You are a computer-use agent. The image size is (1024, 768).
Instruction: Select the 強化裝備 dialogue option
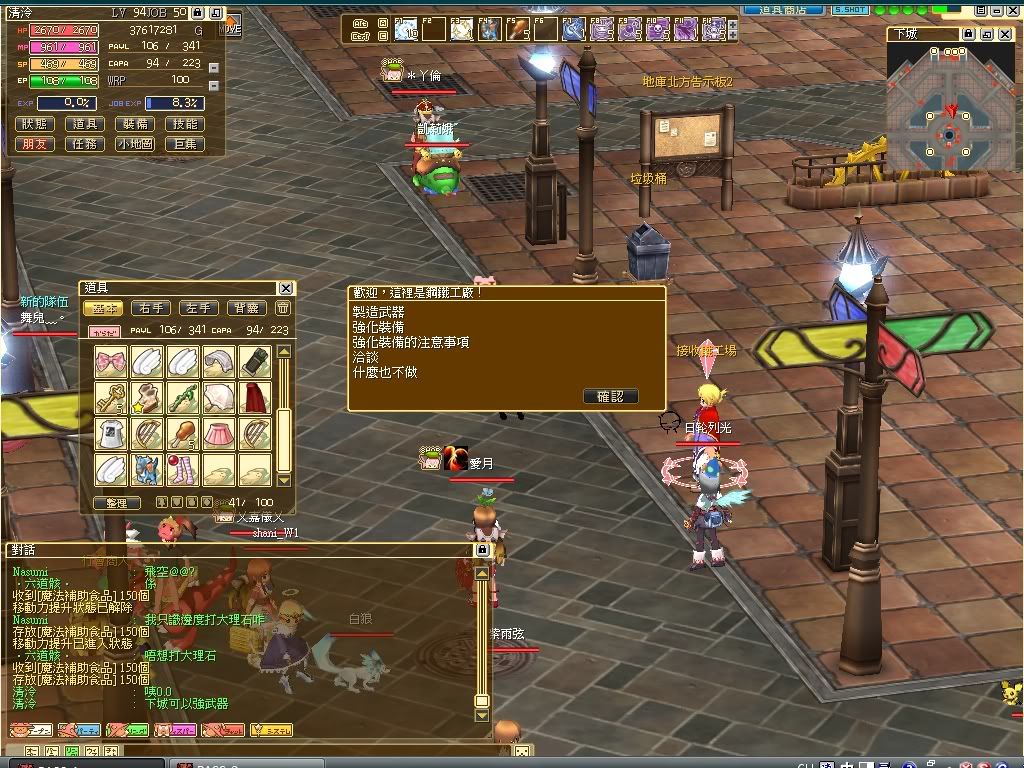point(379,327)
